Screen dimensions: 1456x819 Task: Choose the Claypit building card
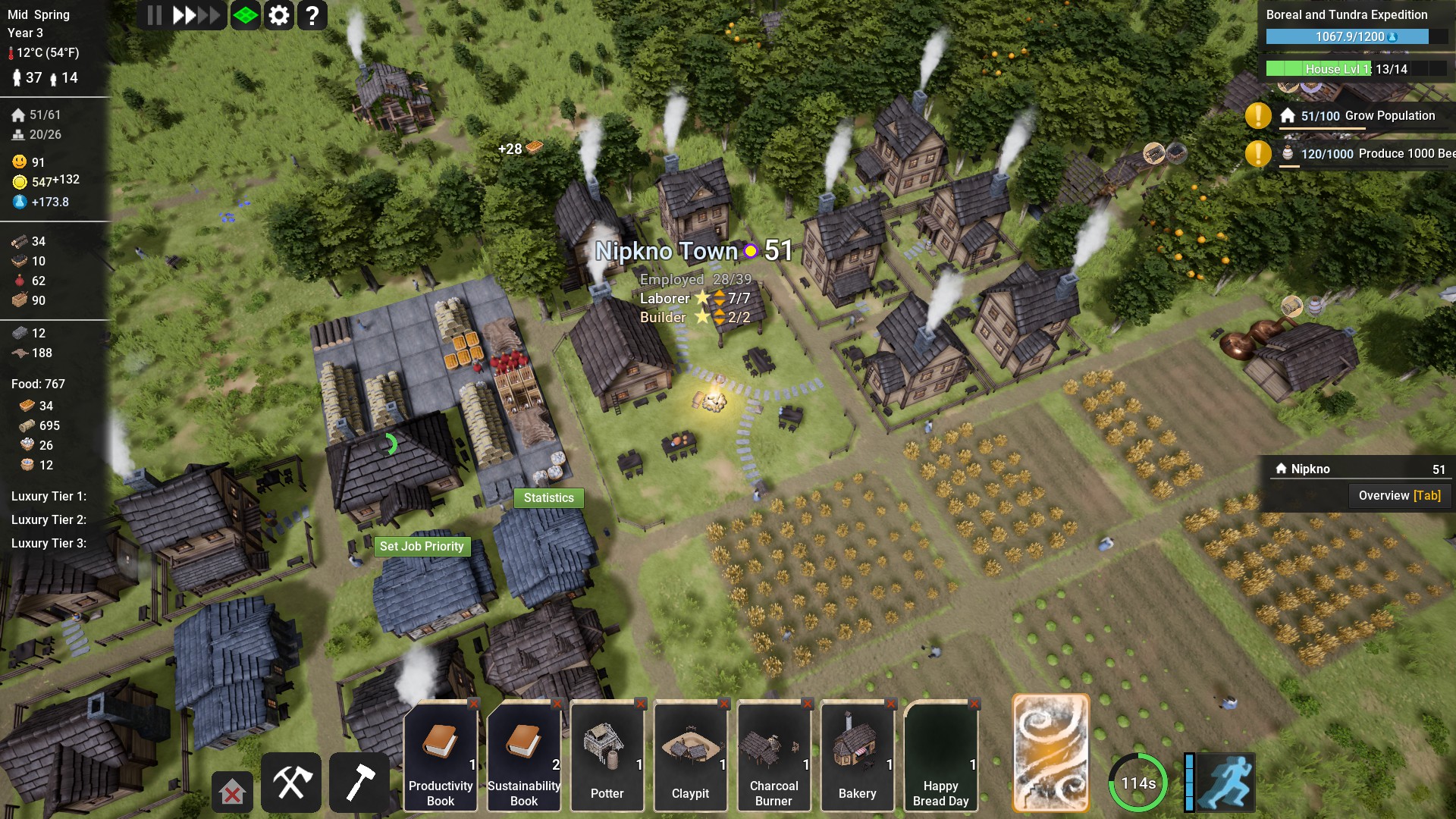tap(691, 756)
